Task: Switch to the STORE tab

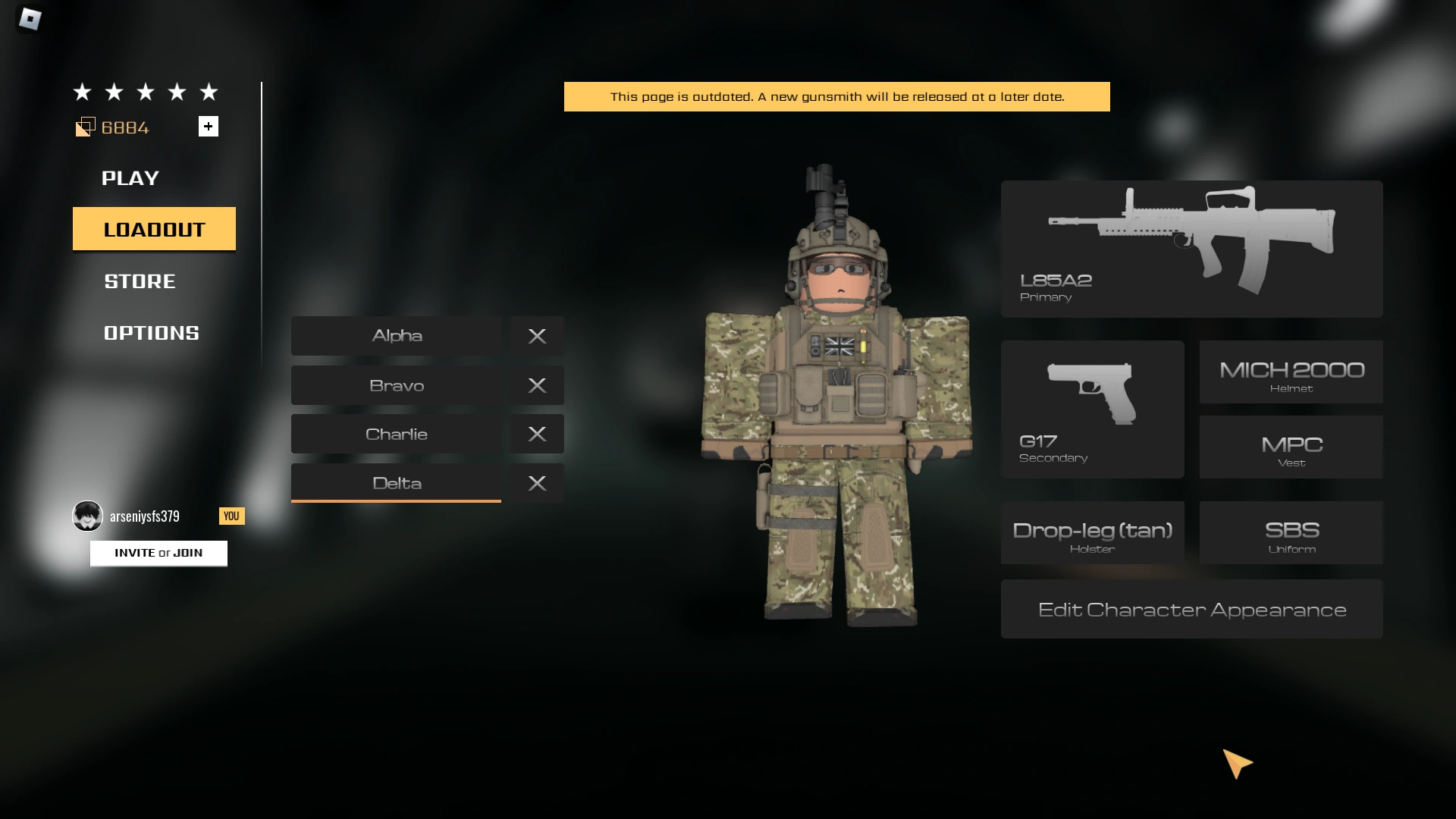Action: [x=139, y=281]
